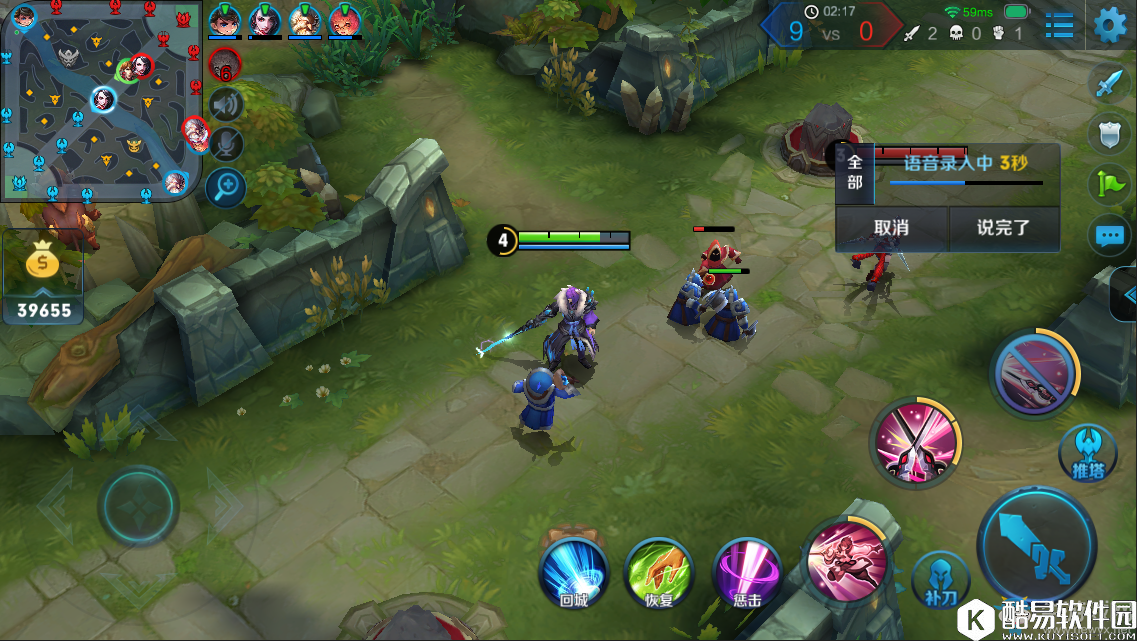Open the blue chat bubble messages
Viewport: 1137px width, 641px height.
(1110, 236)
